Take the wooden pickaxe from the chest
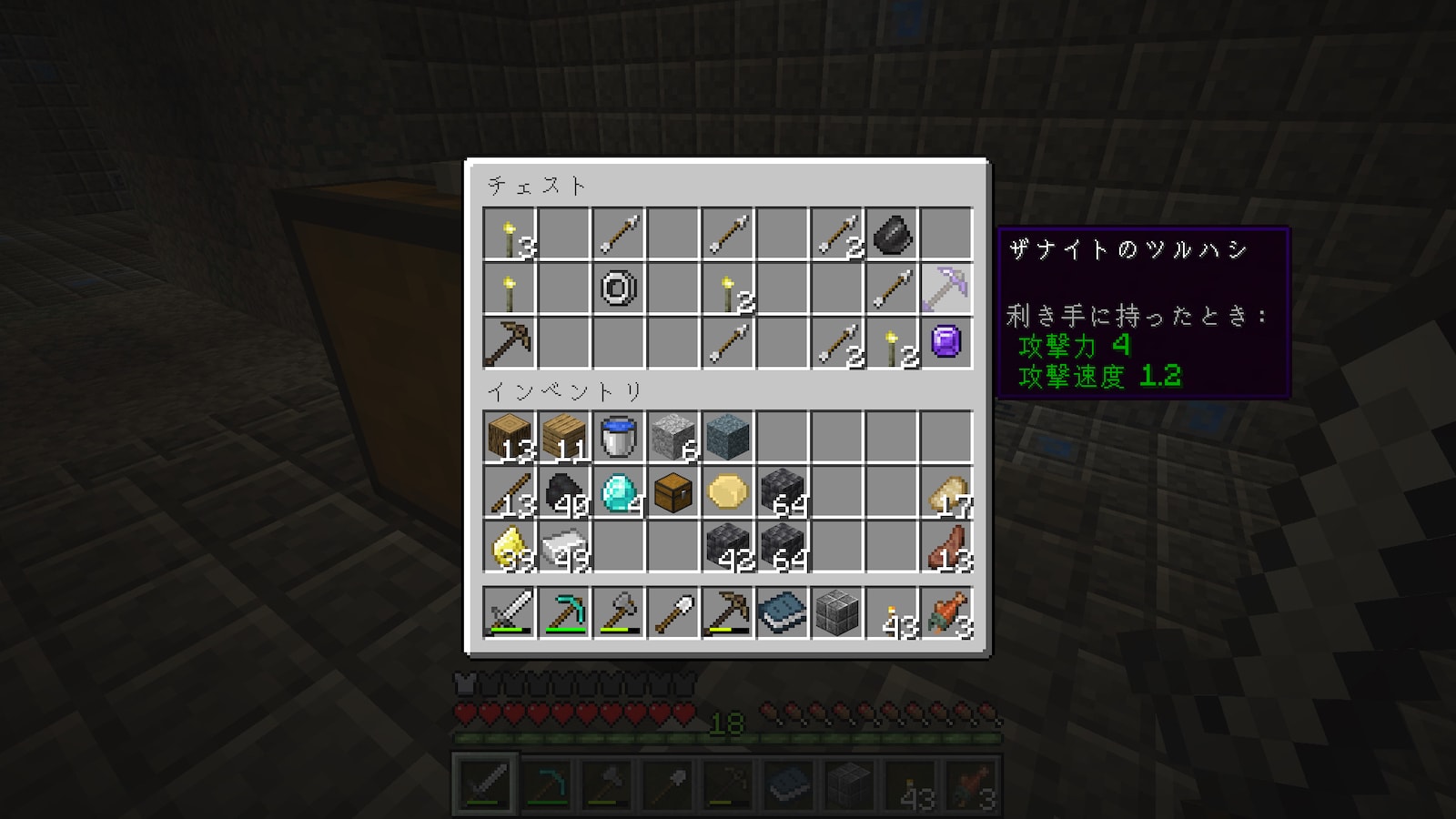The height and width of the screenshot is (819, 1456). tap(509, 343)
